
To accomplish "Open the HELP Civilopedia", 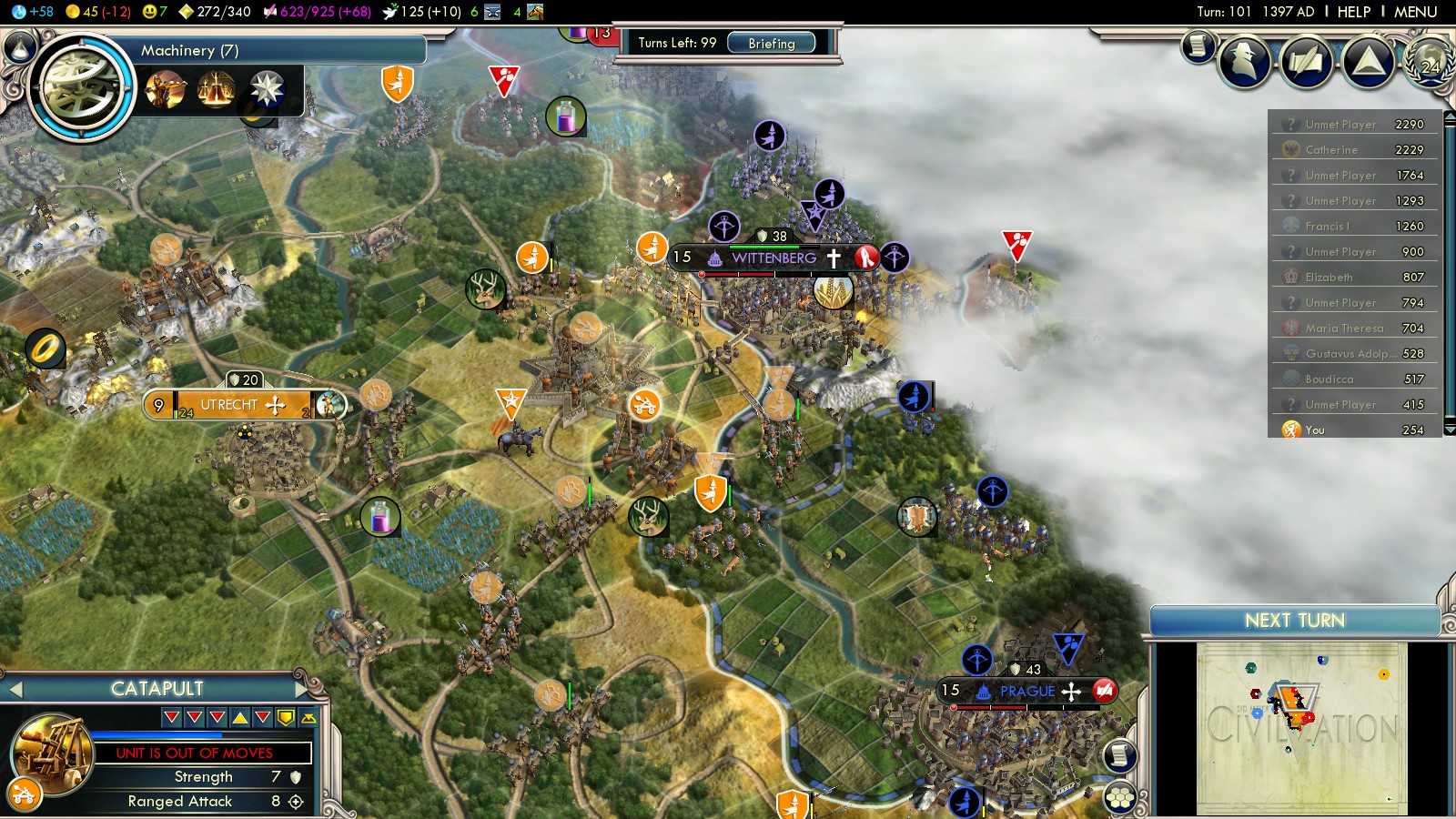I will point(1353,12).
